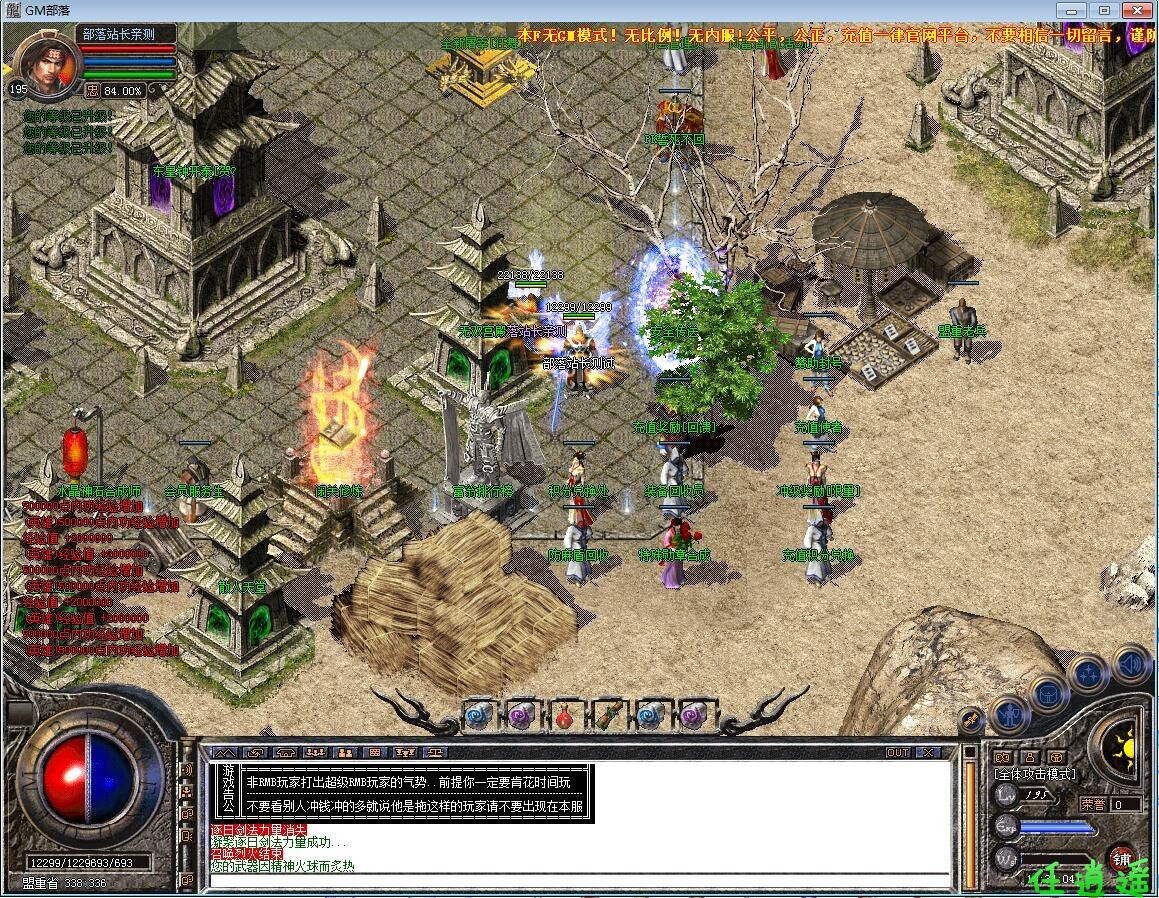The image size is (1159, 898).
Task: Click the small satellite icon button
Action: click(x=970, y=719)
